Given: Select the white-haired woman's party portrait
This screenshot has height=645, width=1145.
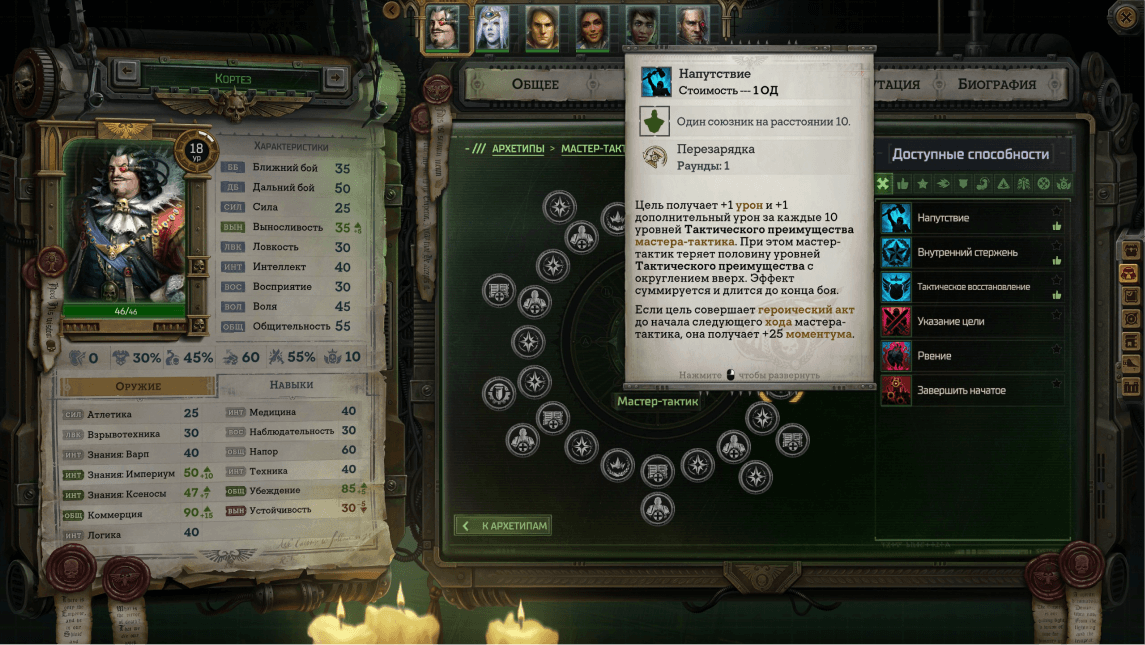Looking at the screenshot, I should pos(492,27).
